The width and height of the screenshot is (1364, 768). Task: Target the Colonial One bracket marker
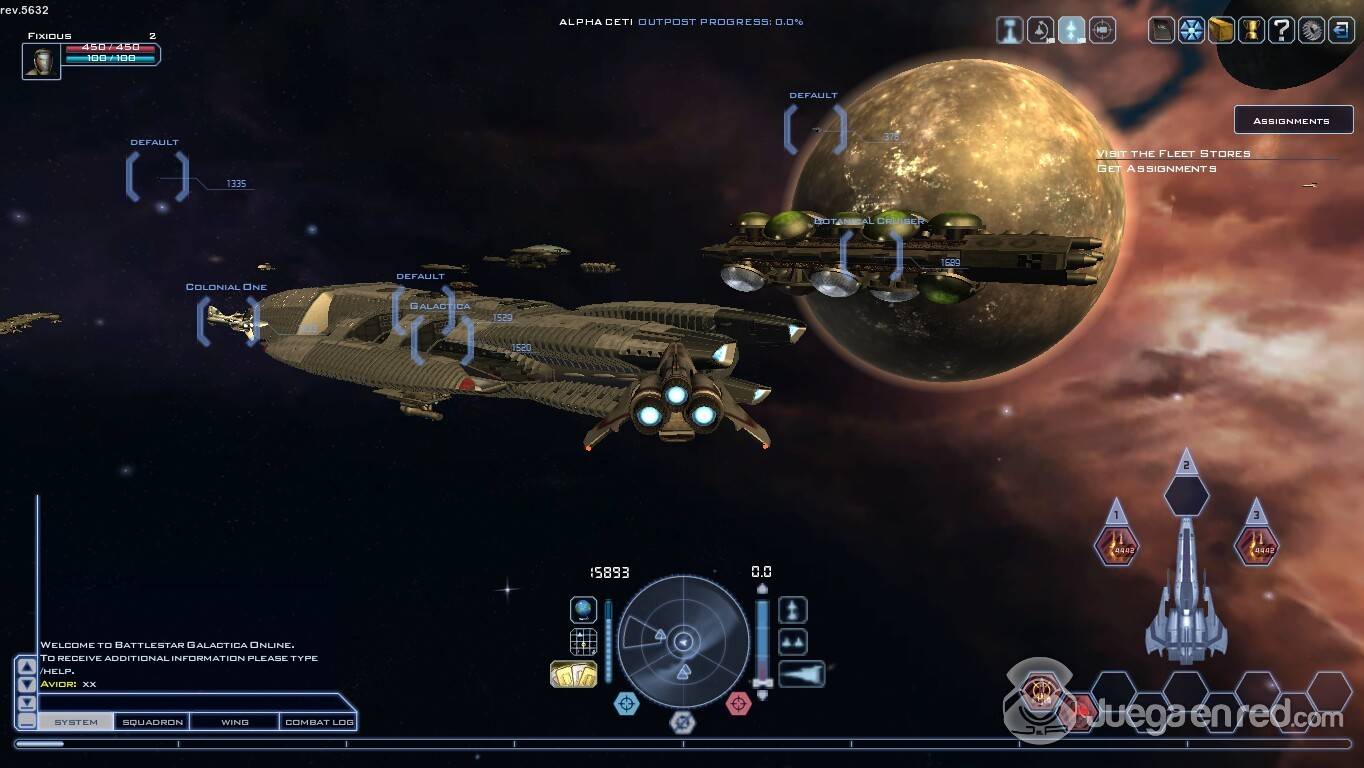228,321
